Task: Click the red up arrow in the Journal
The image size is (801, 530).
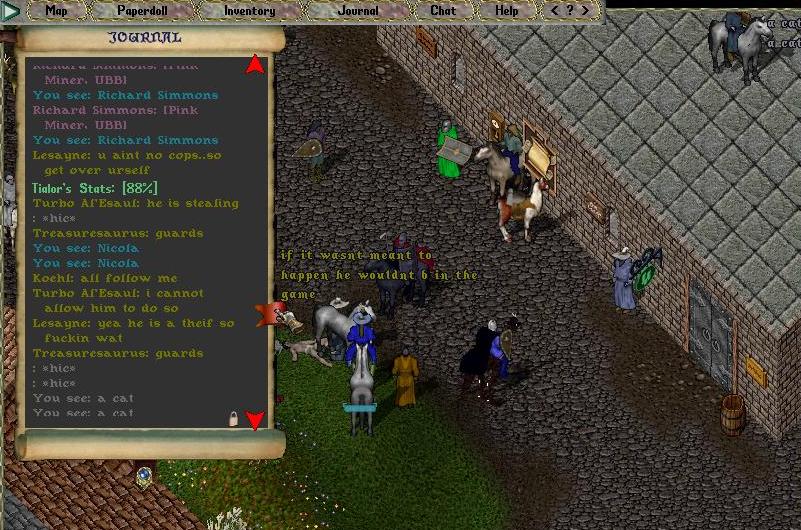Action: click(x=255, y=65)
